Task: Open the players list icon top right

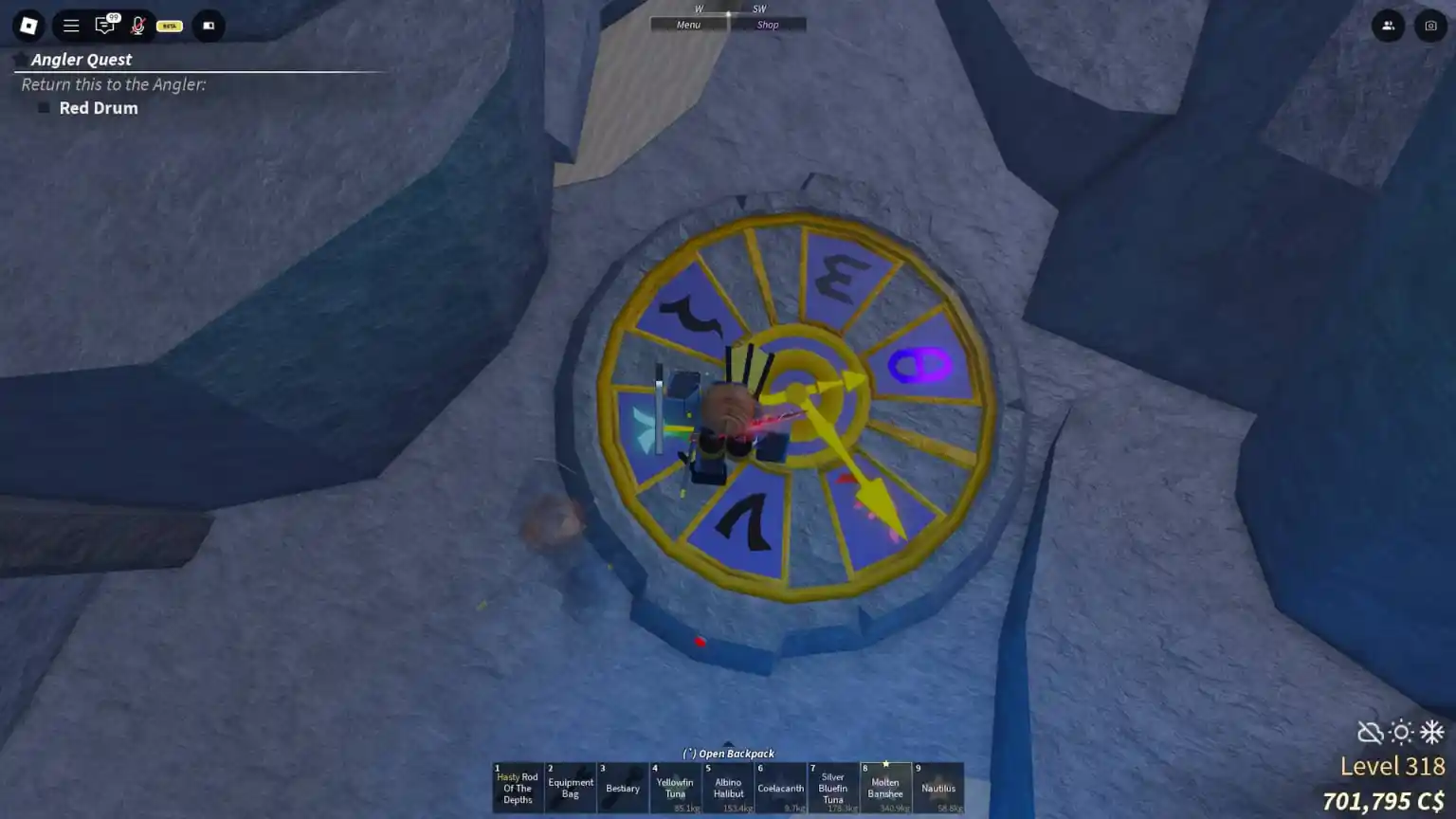Action: pyautogui.click(x=1388, y=26)
